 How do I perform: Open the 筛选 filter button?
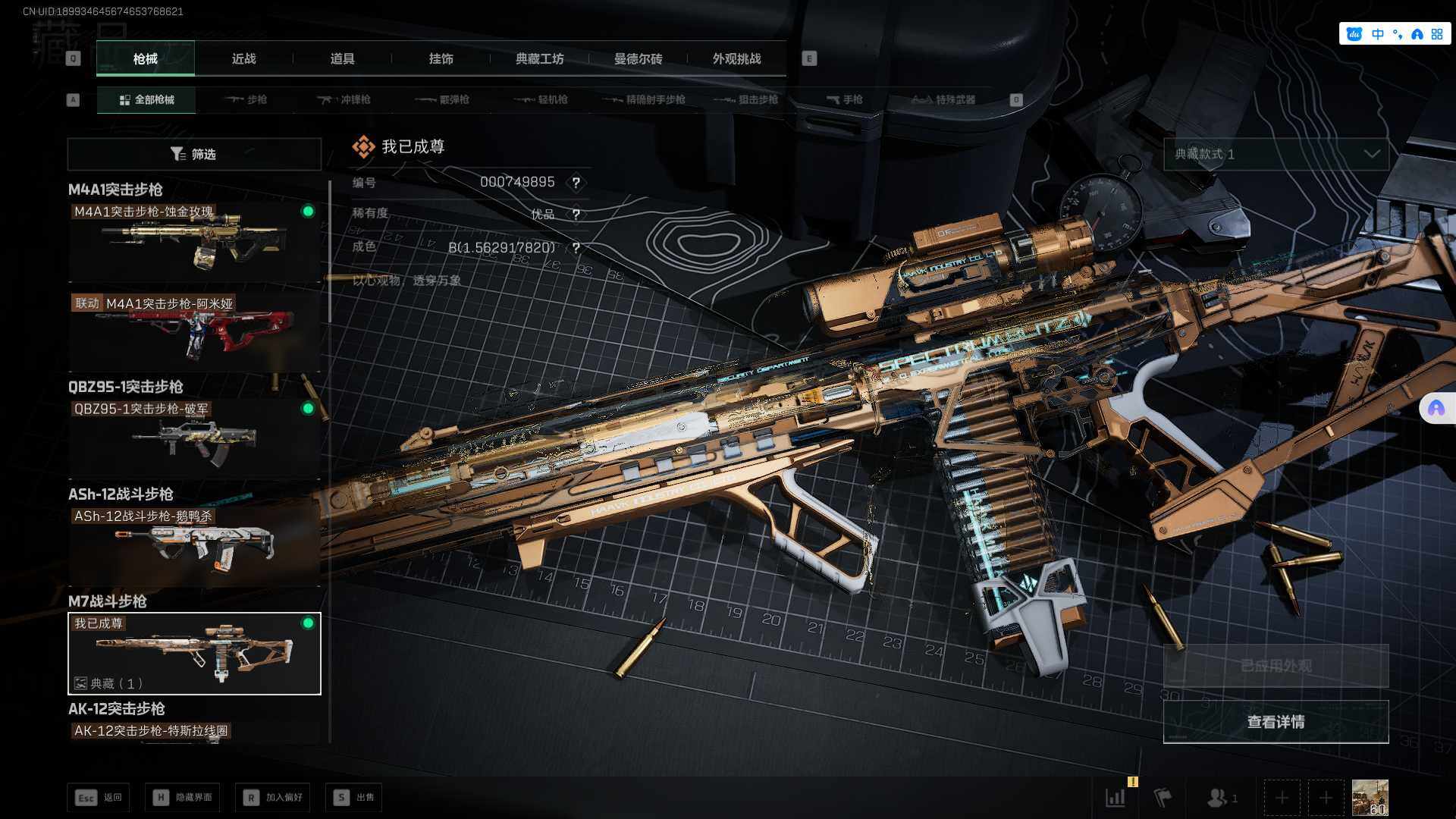[x=194, y=154]
